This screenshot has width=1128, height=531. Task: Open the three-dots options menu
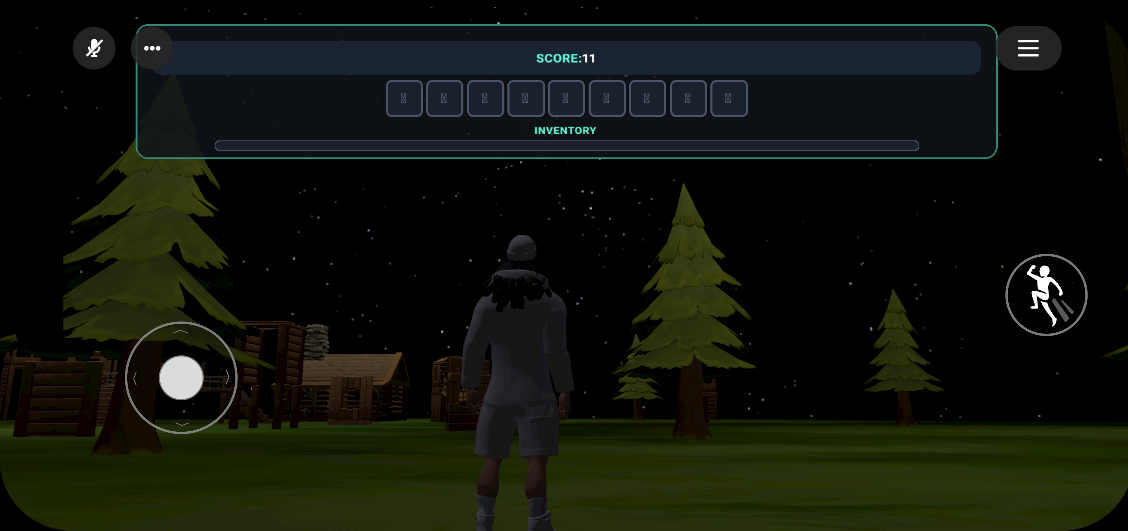[152, 48]
